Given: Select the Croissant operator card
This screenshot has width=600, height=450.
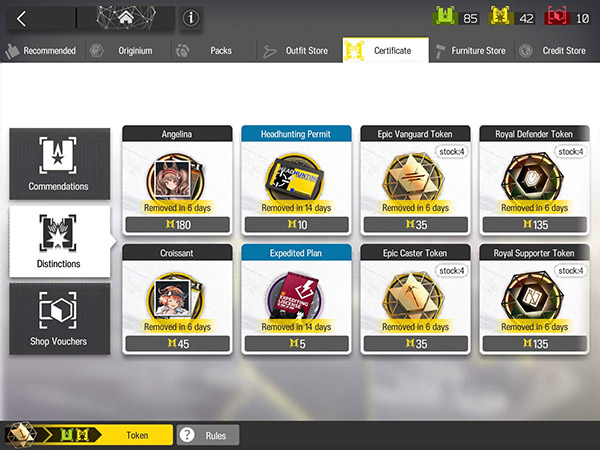Looking at the screenshot, I should 177,298.
